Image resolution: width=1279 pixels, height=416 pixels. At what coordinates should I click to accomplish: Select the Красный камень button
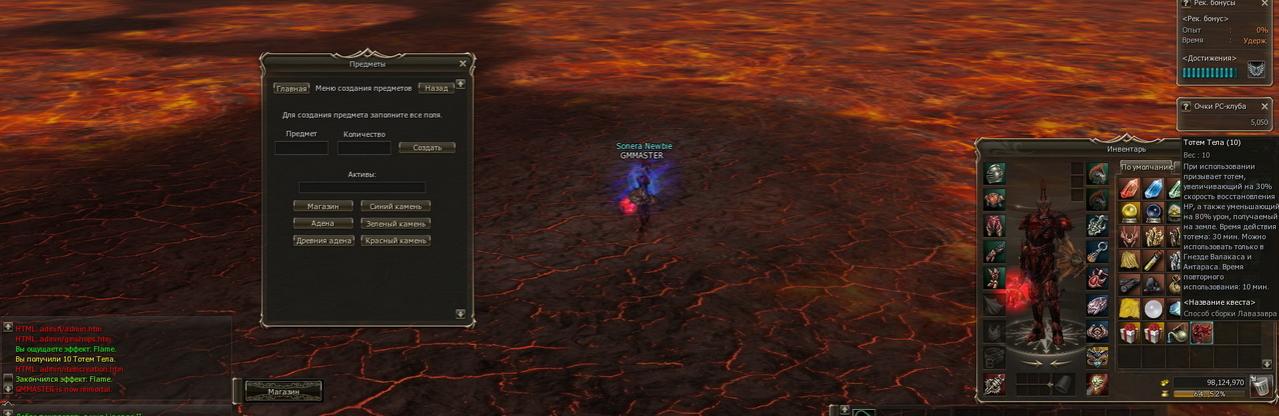tap(396, 241)
